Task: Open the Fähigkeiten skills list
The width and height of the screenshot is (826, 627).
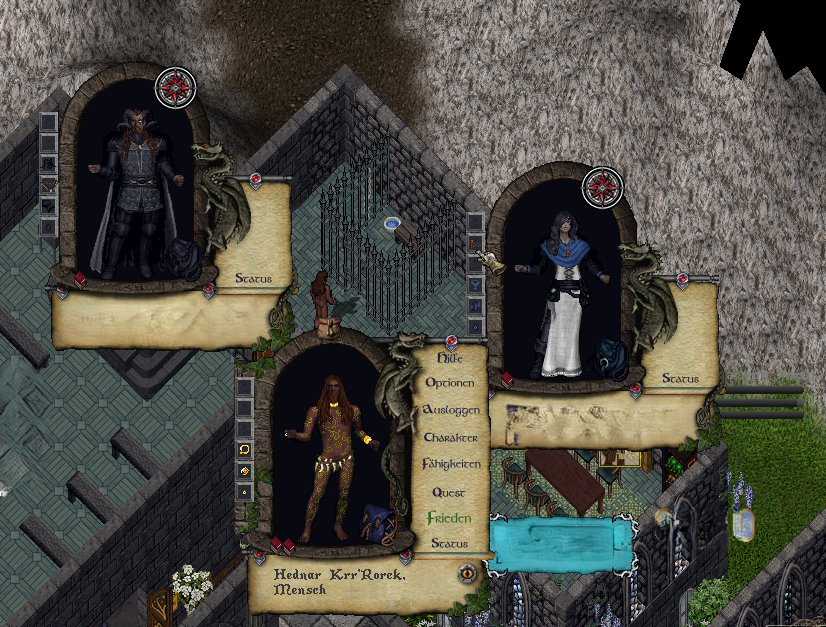Action: [x=451, y=464]
